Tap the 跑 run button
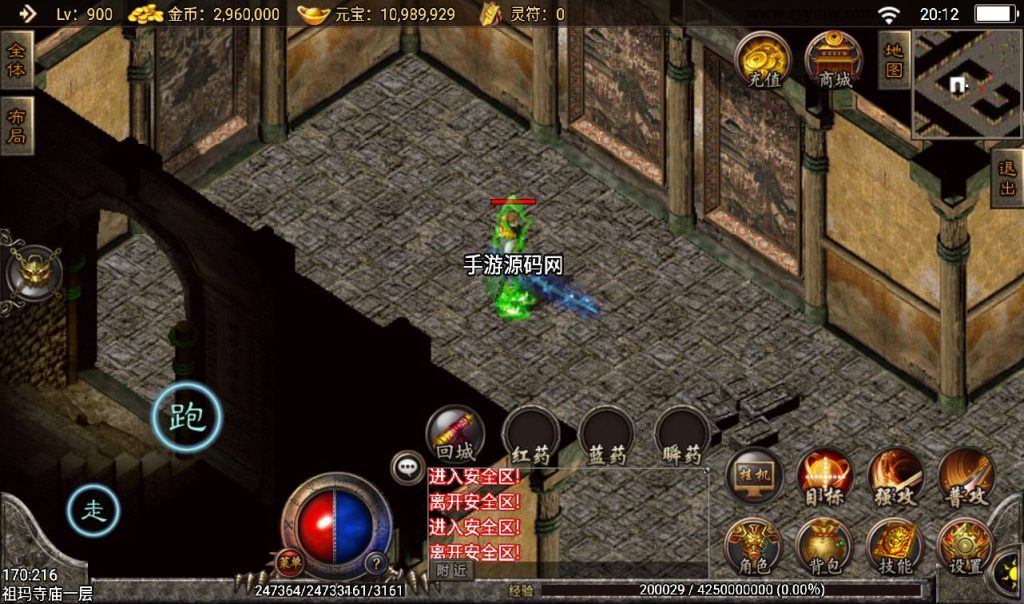The image size is (1024, 604). point(186,417)
